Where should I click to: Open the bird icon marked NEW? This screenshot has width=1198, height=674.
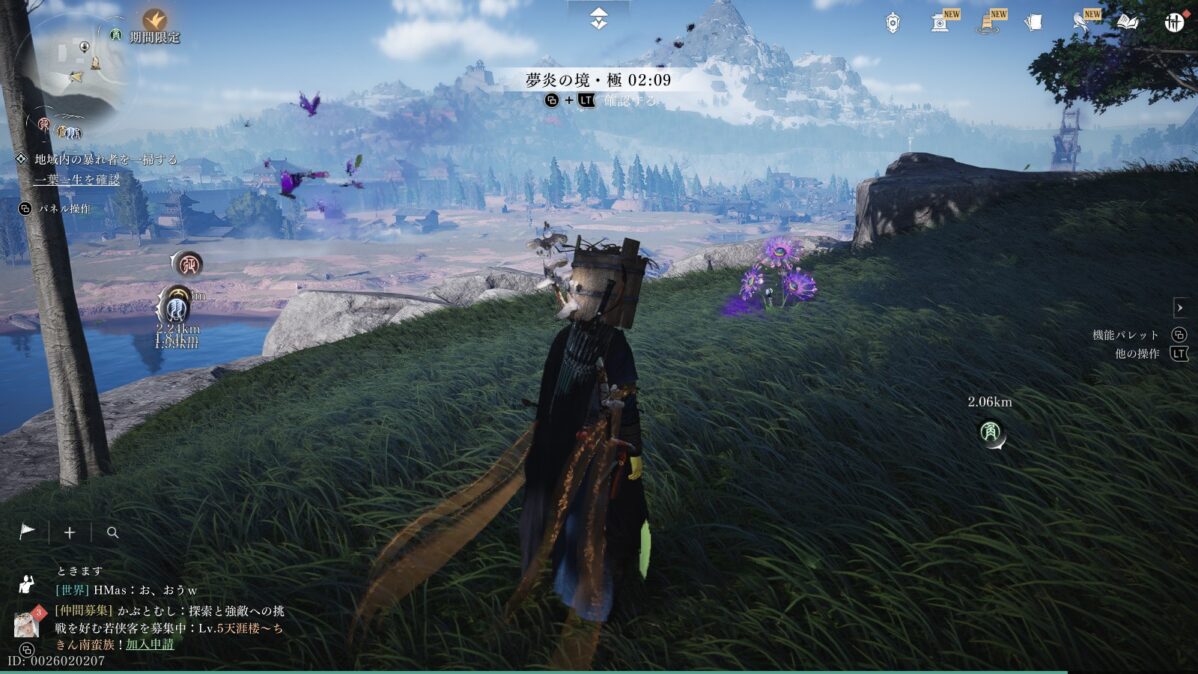click(1081, 22)
